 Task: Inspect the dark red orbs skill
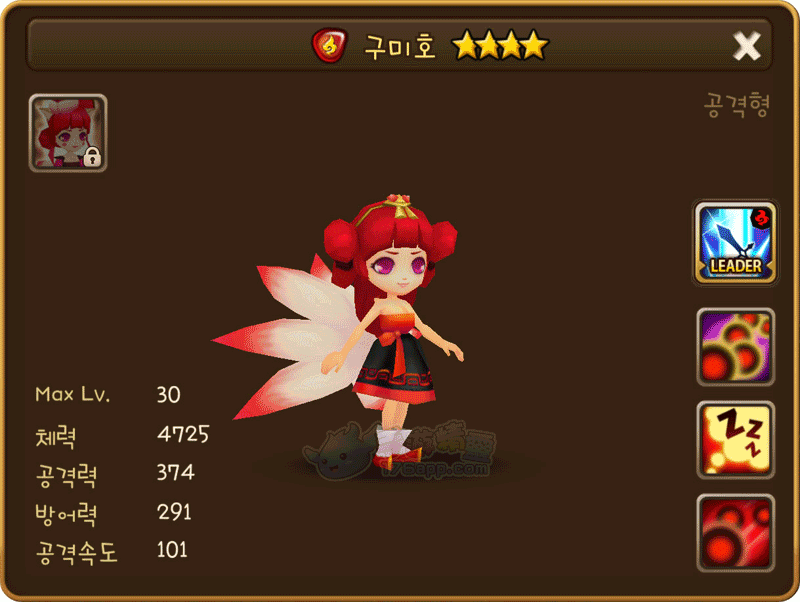[735, 533]
